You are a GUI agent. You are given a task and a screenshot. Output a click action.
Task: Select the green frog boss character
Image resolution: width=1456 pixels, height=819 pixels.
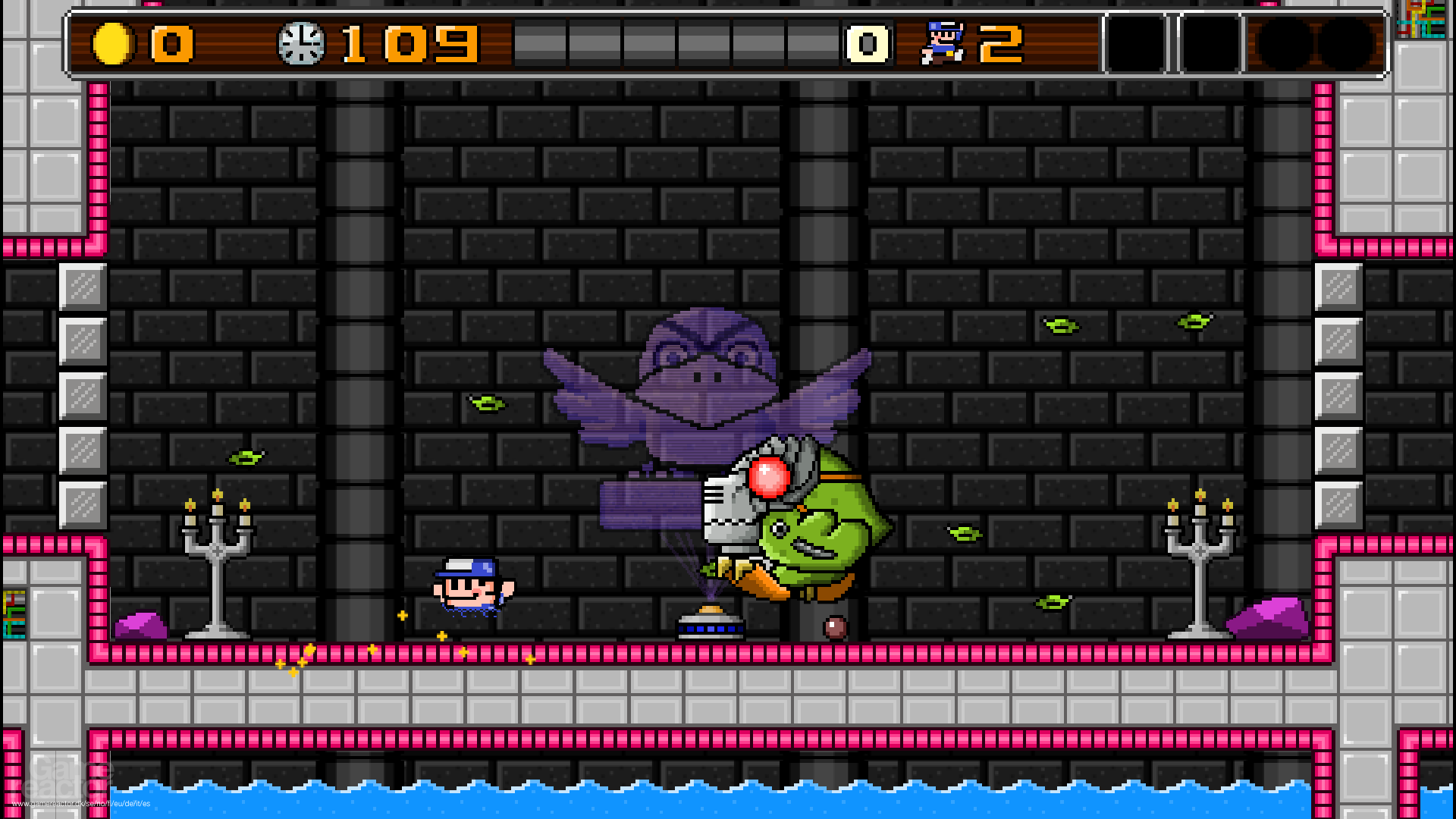(x=827, y=531)
